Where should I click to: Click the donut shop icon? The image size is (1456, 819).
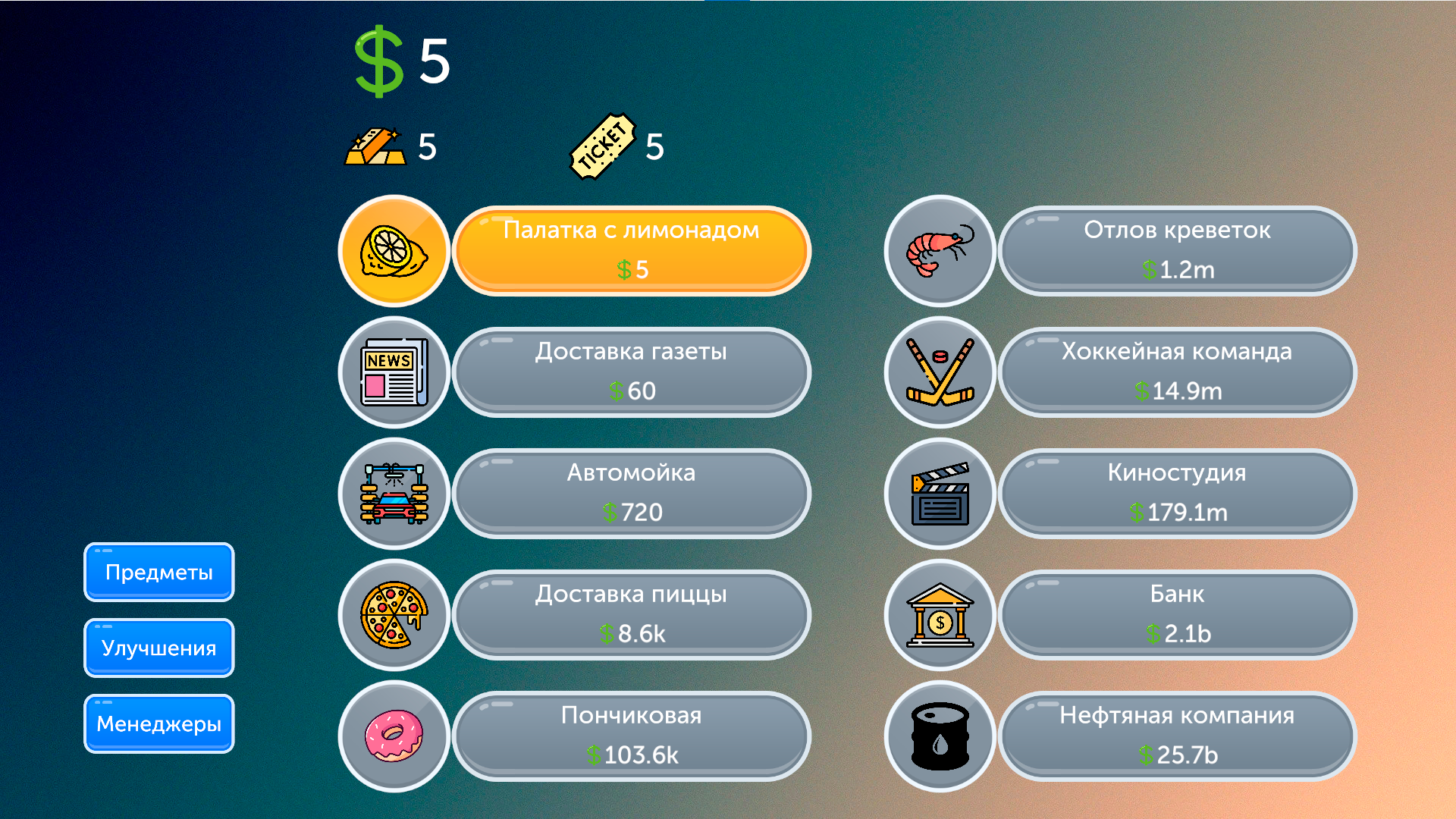pos(394,736)
